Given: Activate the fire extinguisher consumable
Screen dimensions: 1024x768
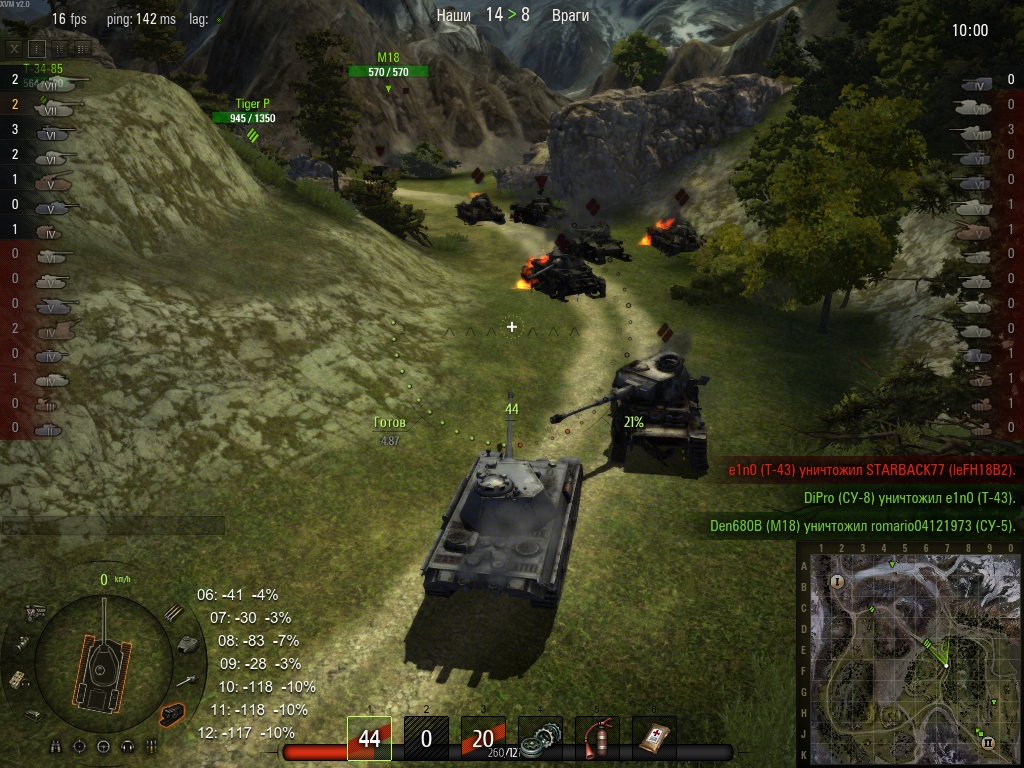Looking at the screenshot, I should [x=598, y=738].
